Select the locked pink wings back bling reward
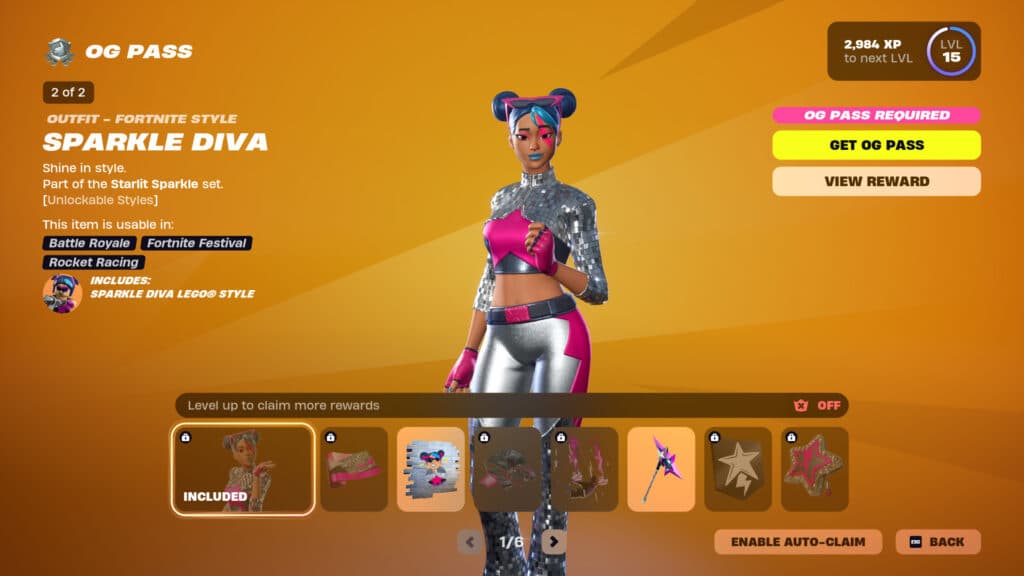 pyautogui.click(x=584, y=470)
